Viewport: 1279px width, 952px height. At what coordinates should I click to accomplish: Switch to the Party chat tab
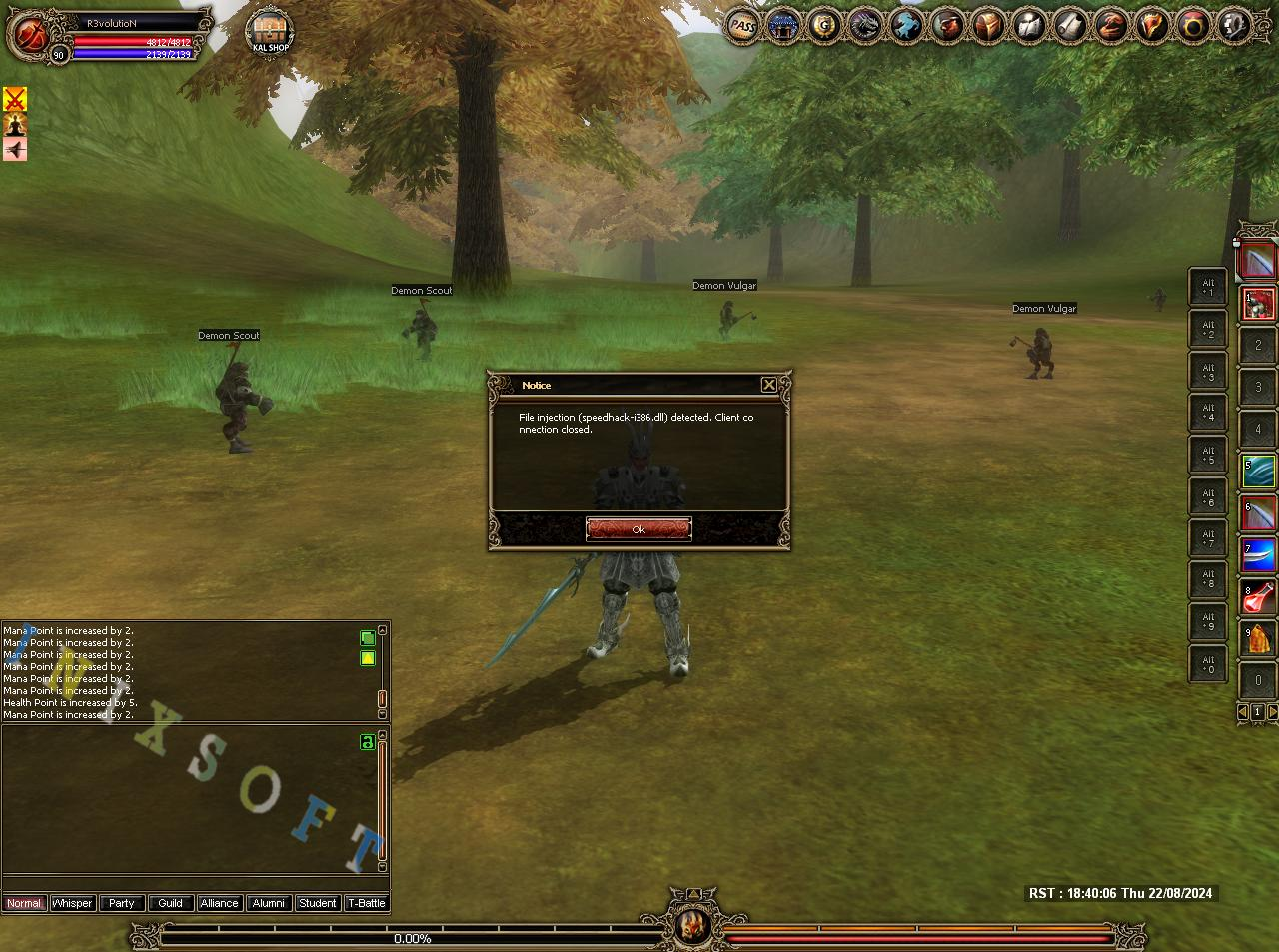pyautogui.click(x=121, y=903)
